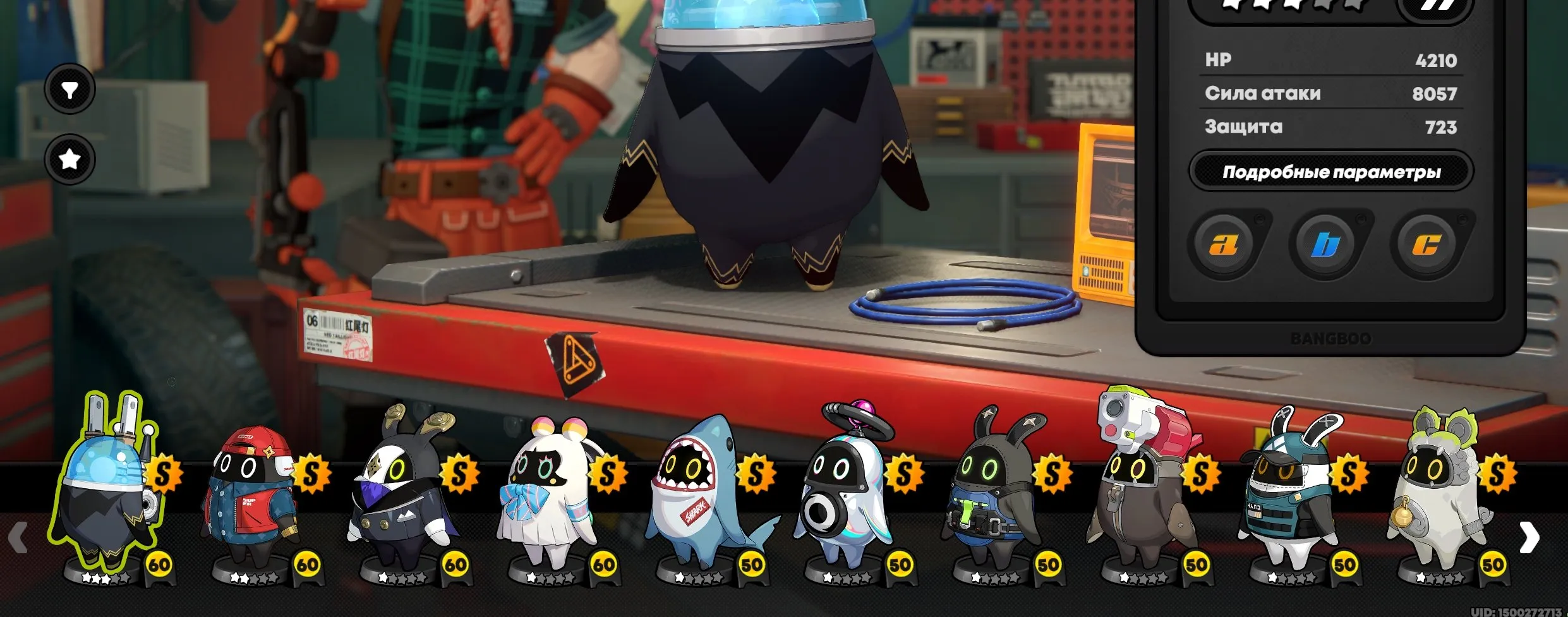Toggle the star favorites filter
1568x617 pixels.
69,159
